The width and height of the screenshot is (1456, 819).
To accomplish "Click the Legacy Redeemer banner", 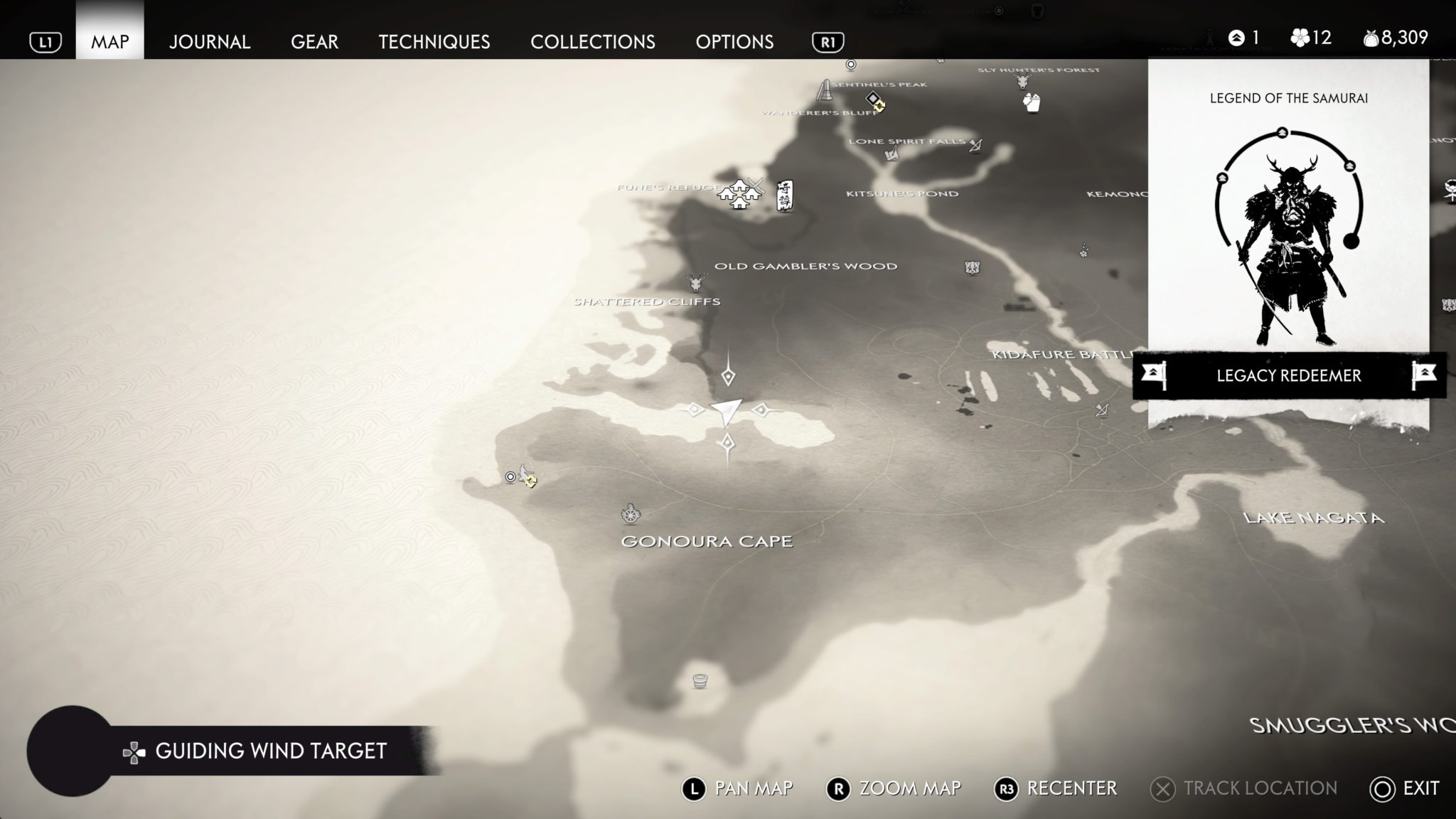I will (1287, 375).
